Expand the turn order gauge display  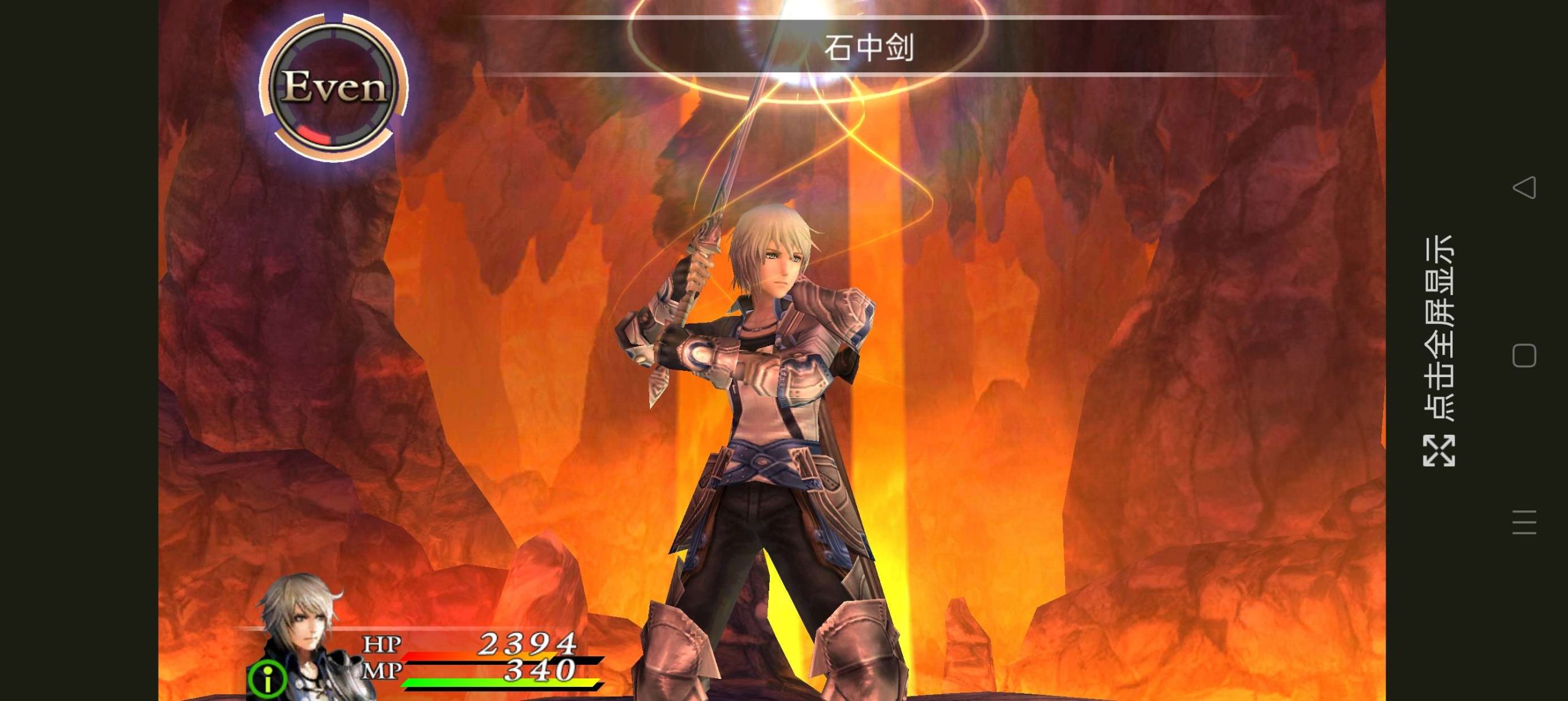click(336, 88)
